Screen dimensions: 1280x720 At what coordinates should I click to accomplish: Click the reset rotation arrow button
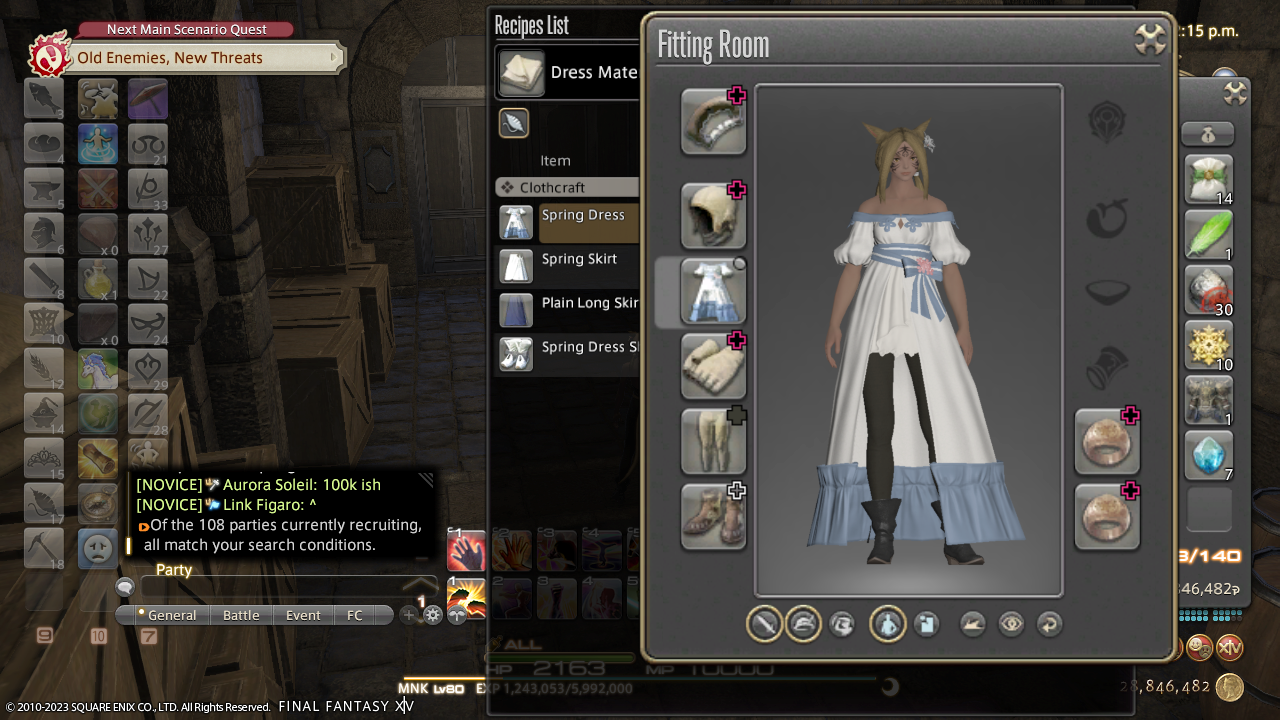tap(1049, 624)
